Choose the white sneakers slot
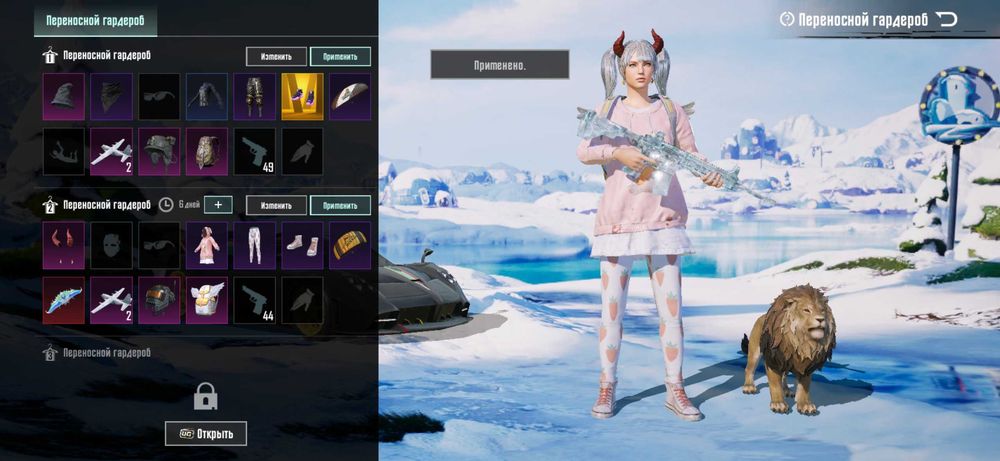The height and width of the screenshot is (461, 1000). [x=302, y=245]
